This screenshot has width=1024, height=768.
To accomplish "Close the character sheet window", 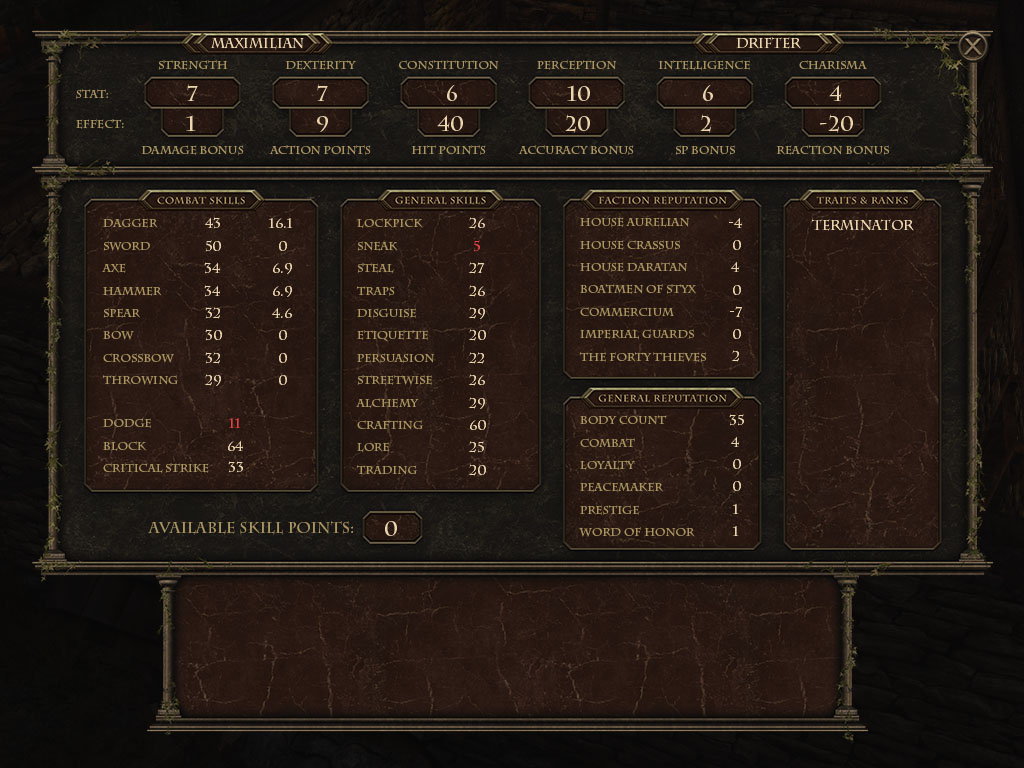I will [972, 46].
